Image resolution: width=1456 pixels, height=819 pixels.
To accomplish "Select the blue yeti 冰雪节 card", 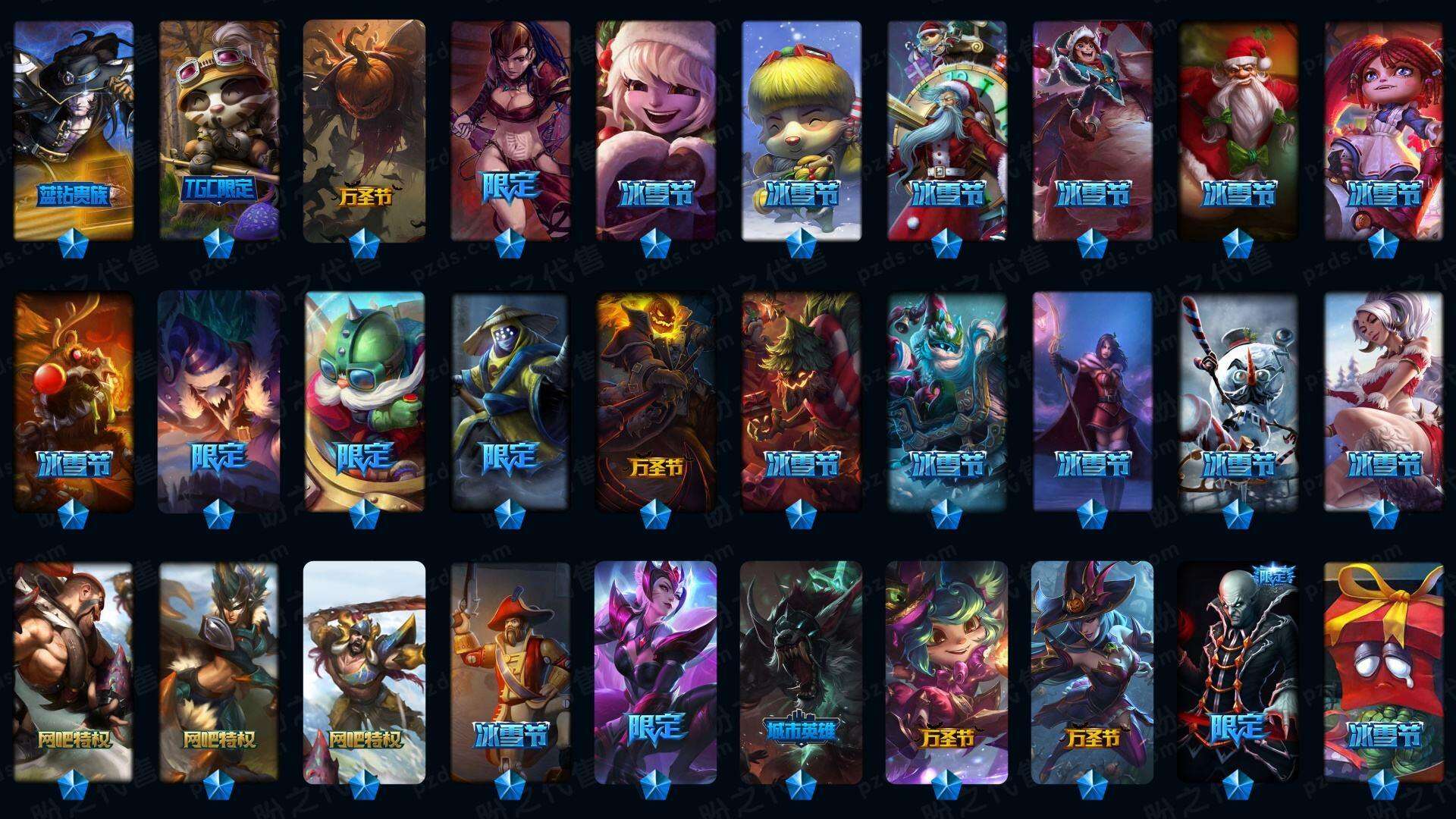I will (947, 402).
